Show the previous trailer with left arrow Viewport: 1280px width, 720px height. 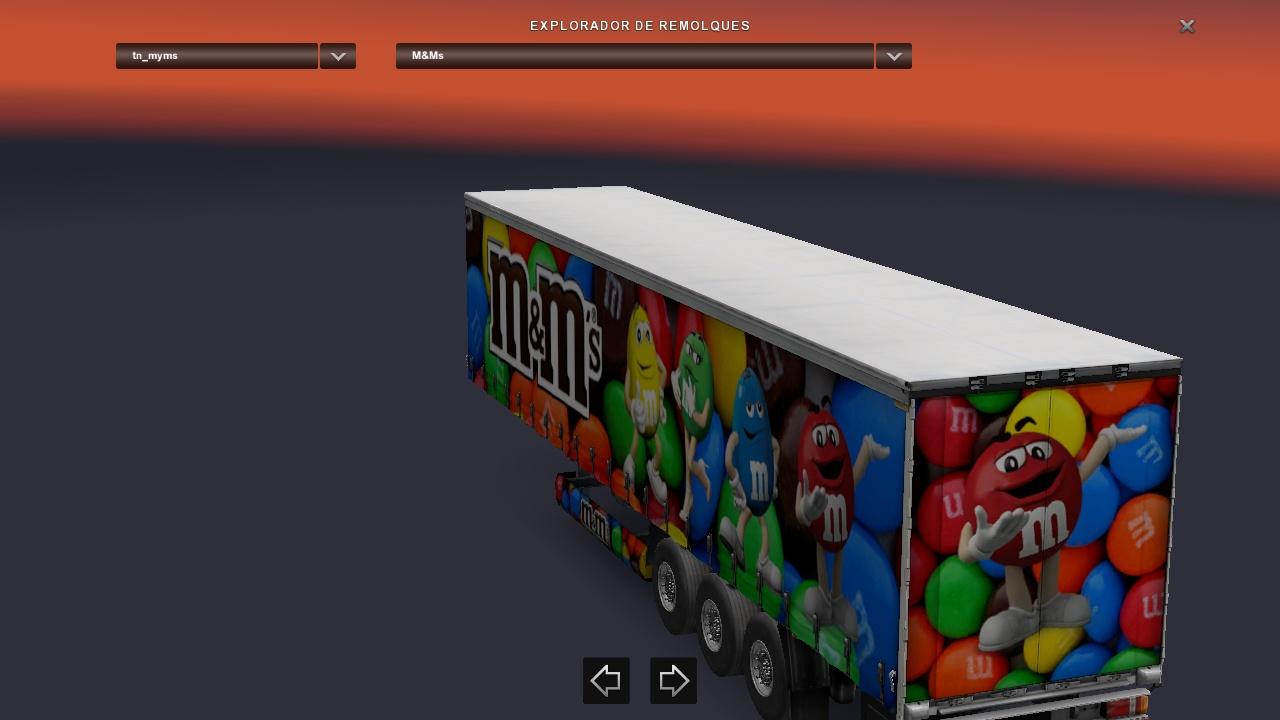[606, 681]
